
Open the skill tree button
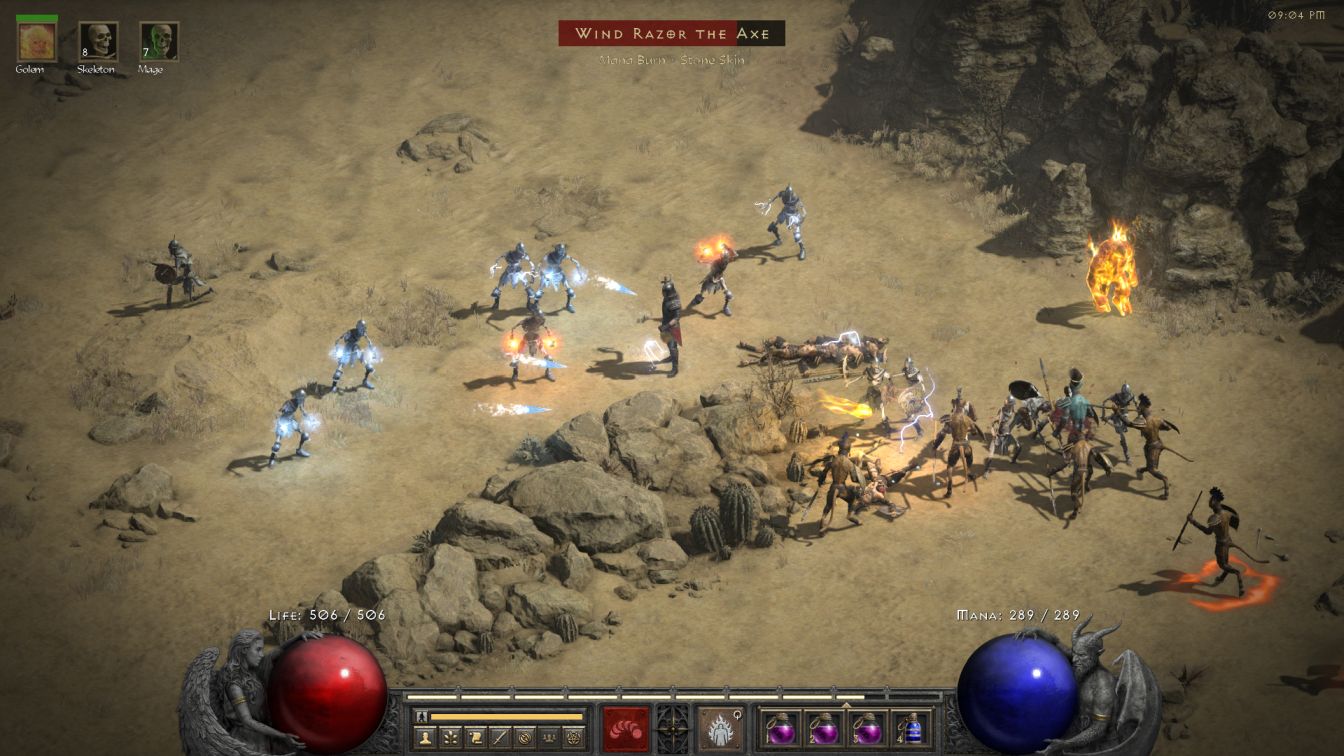[452, 737]
